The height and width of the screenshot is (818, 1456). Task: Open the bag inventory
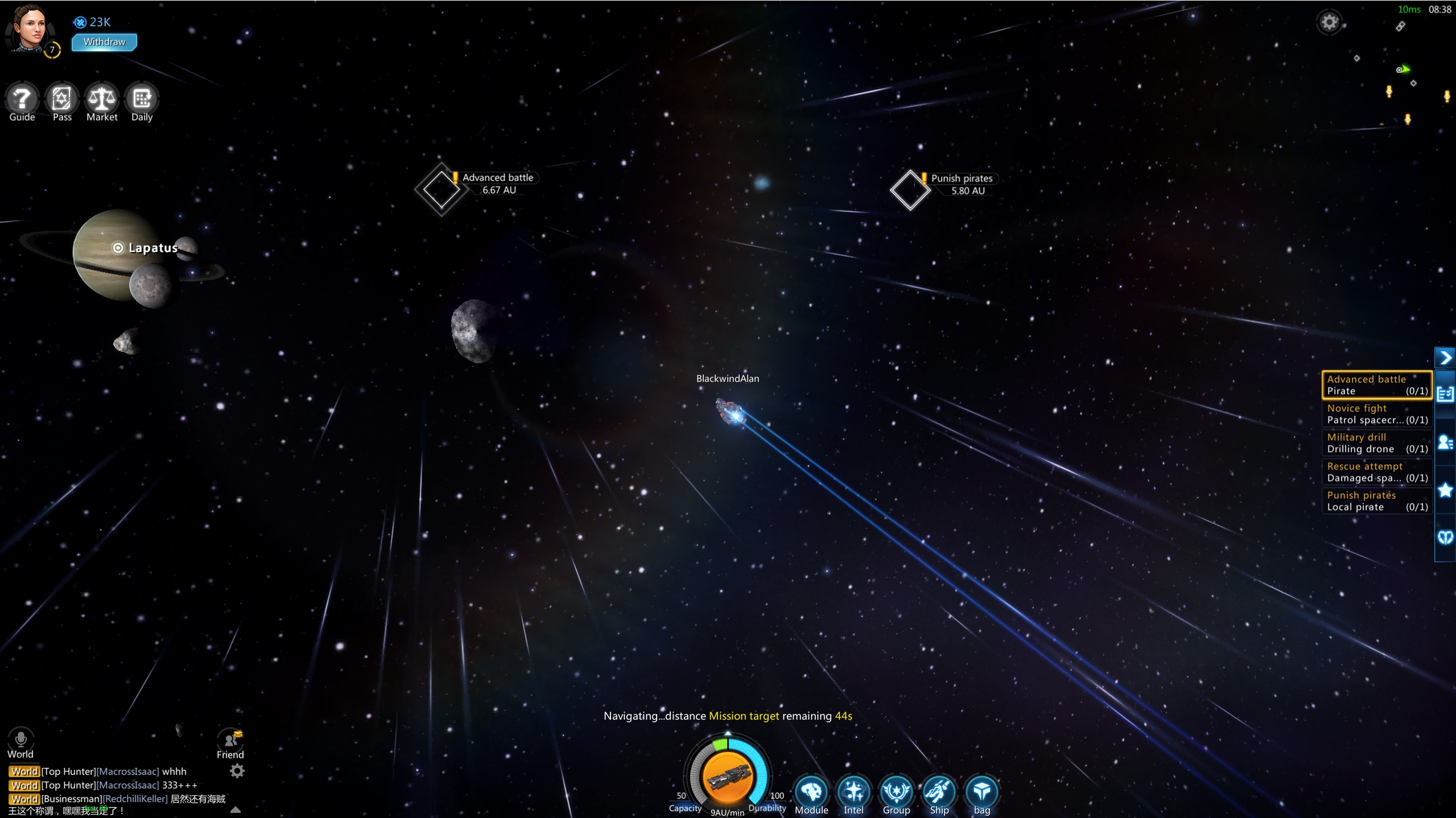tap(981, 793)
